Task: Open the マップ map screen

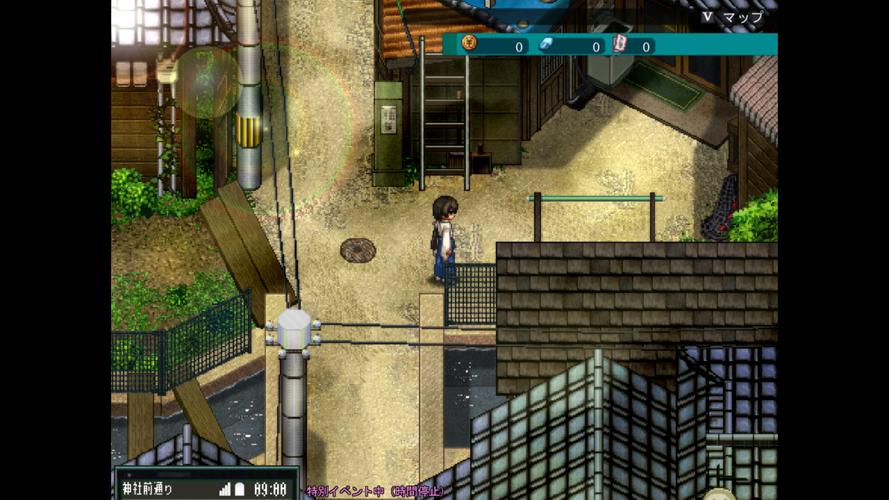Action: (732, 17)
